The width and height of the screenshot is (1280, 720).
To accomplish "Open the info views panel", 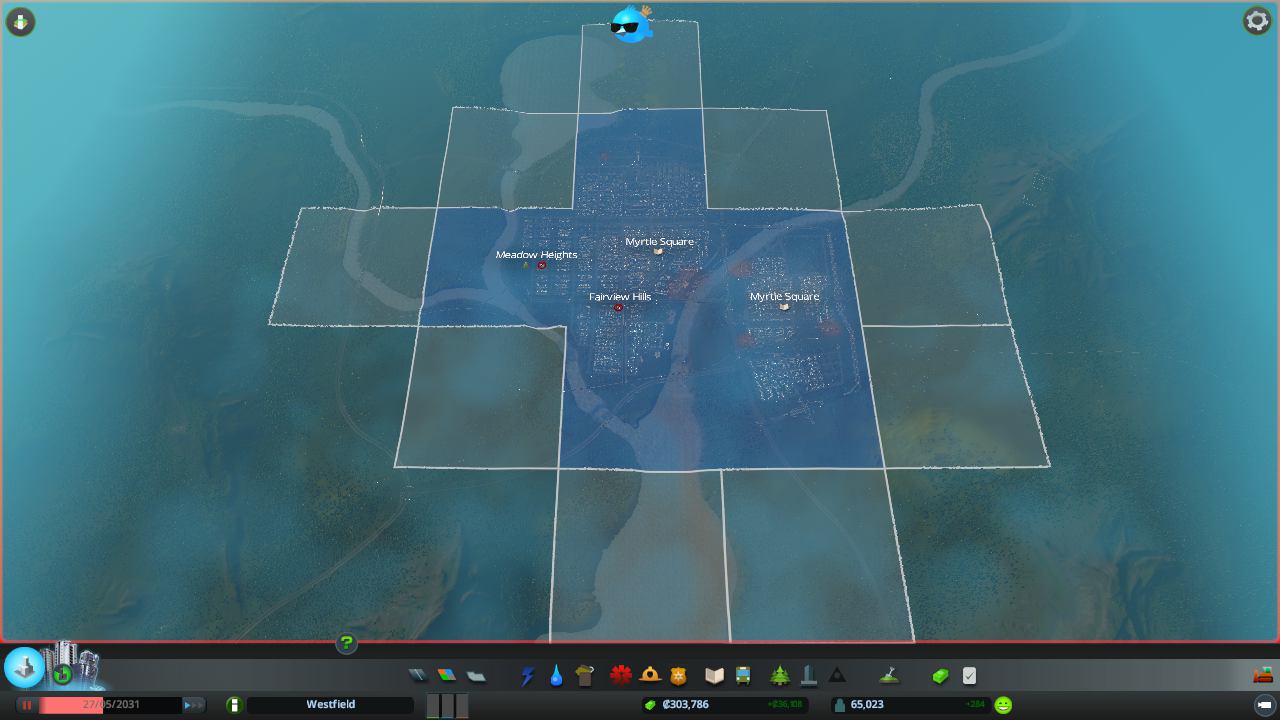I will tap(20, 21).
